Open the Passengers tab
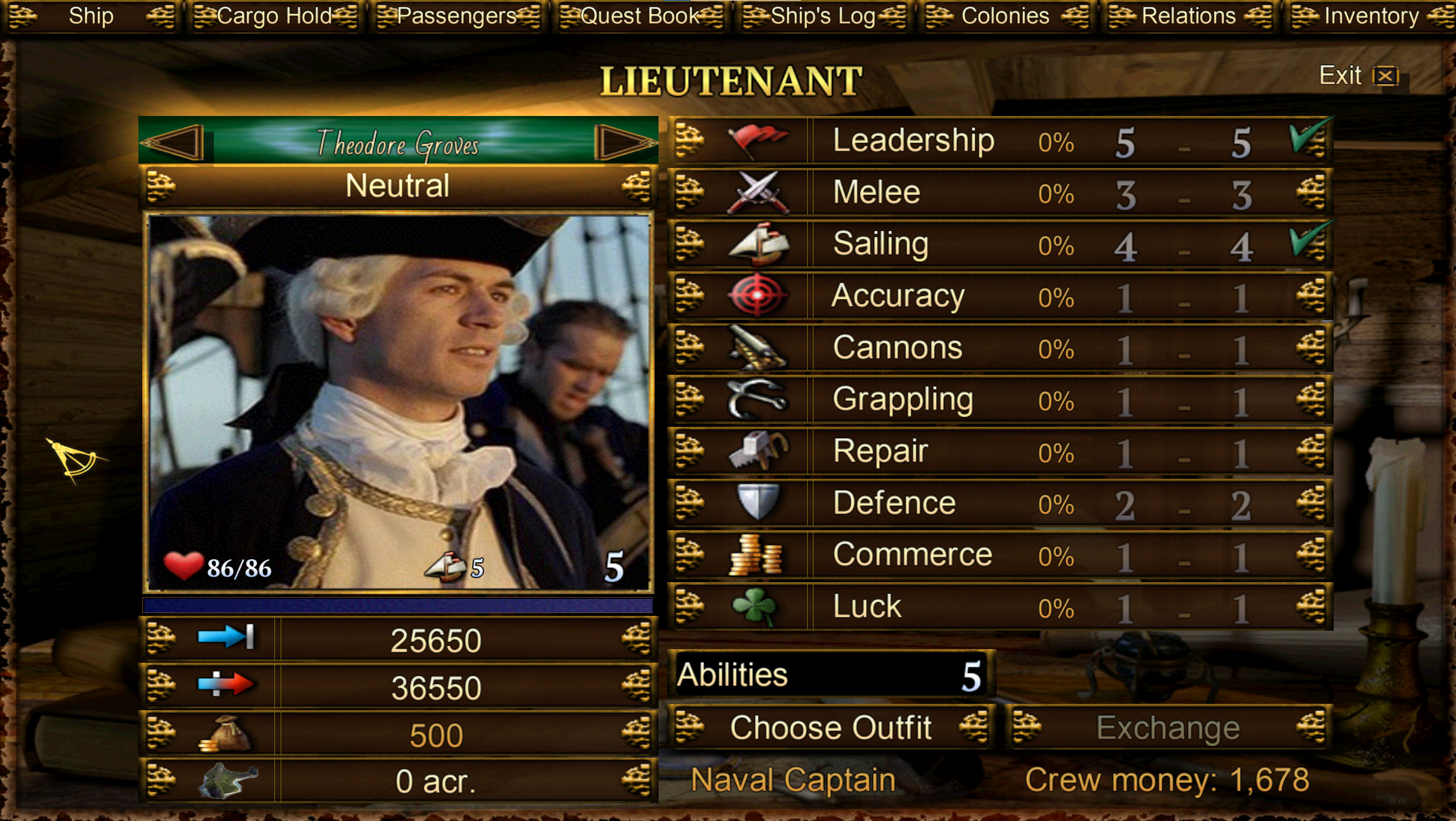 [457, 16]
